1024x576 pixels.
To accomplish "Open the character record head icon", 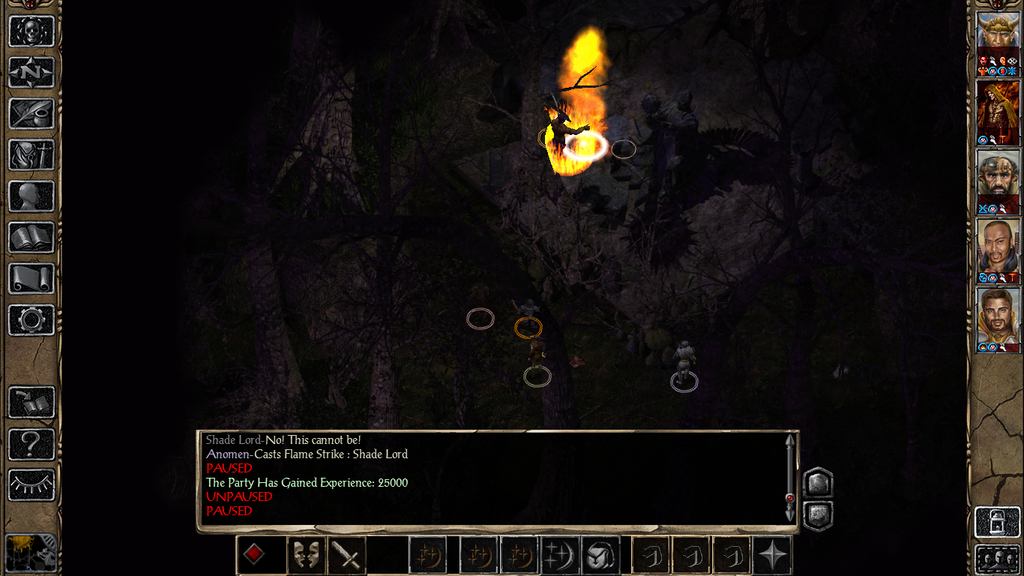I will click(x=31, y=196).
